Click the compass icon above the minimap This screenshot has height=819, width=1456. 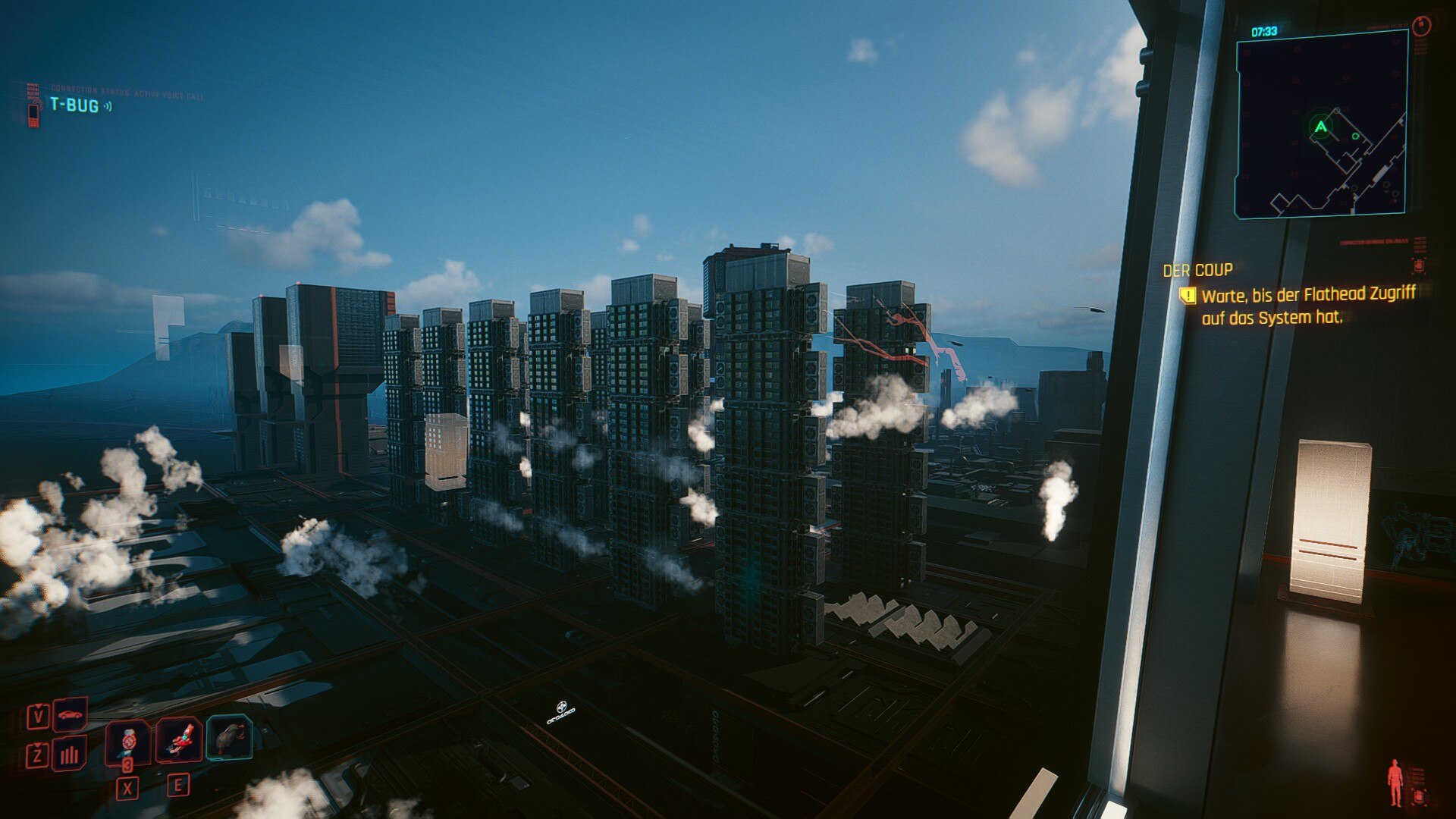click(1421, 25)
